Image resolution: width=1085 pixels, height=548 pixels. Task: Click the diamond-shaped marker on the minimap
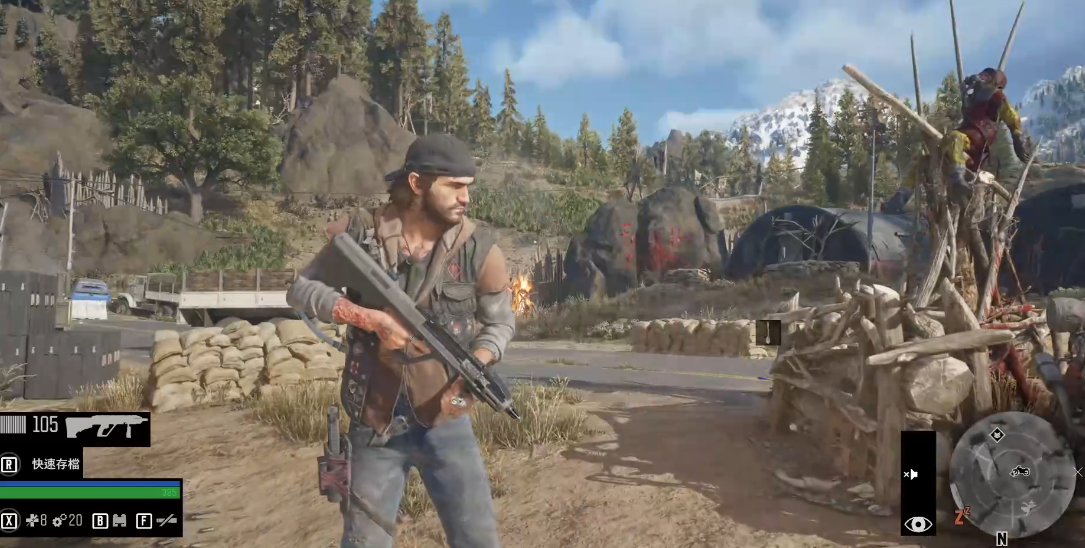pyautogui.click(x=996, y=434)
